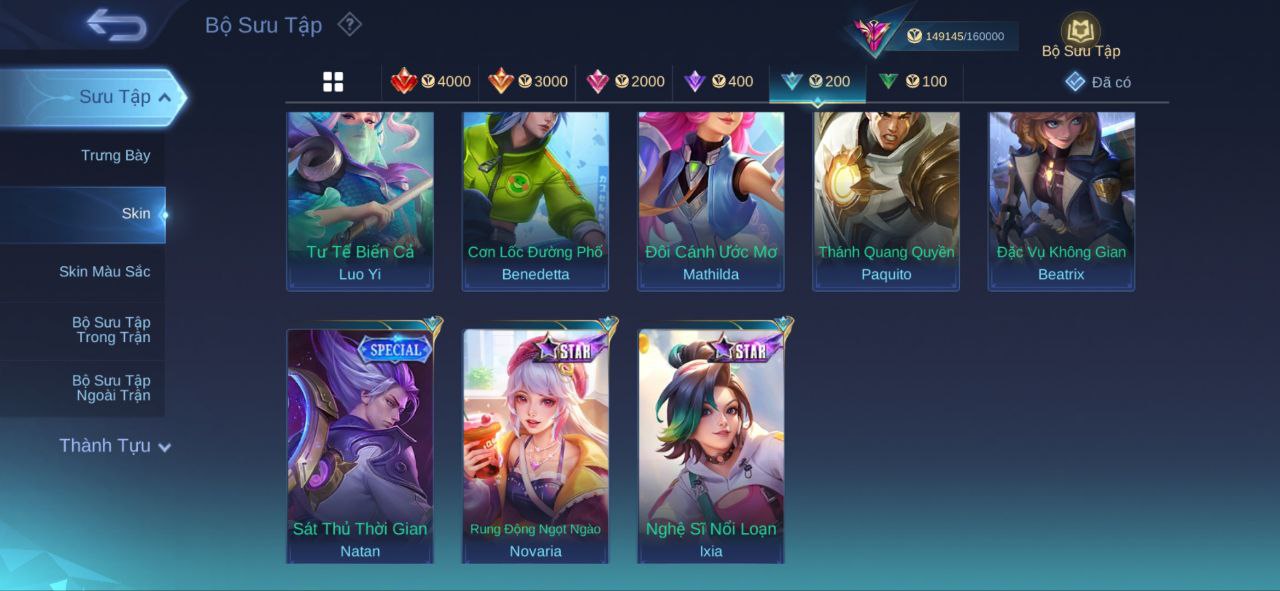
Task: Expand the Thành Tựu section
Action: tap(115, 446)
